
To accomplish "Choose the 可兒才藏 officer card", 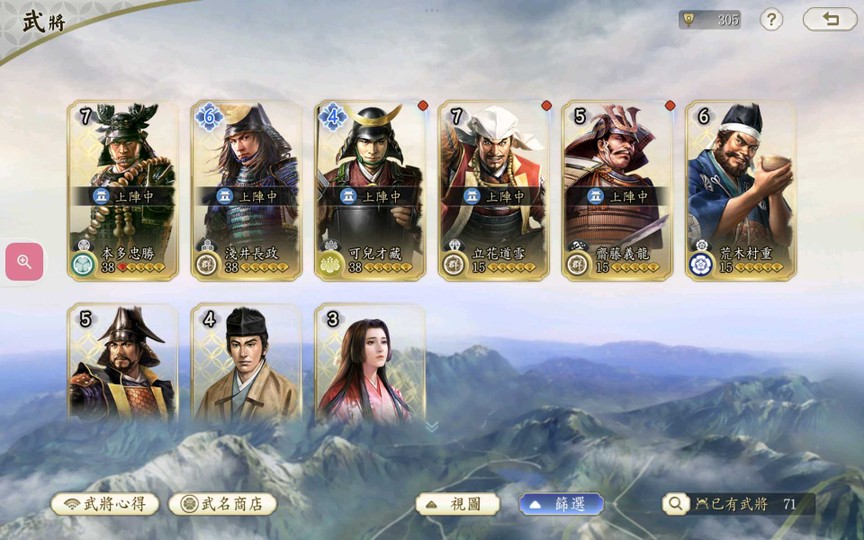I will 370,190.
